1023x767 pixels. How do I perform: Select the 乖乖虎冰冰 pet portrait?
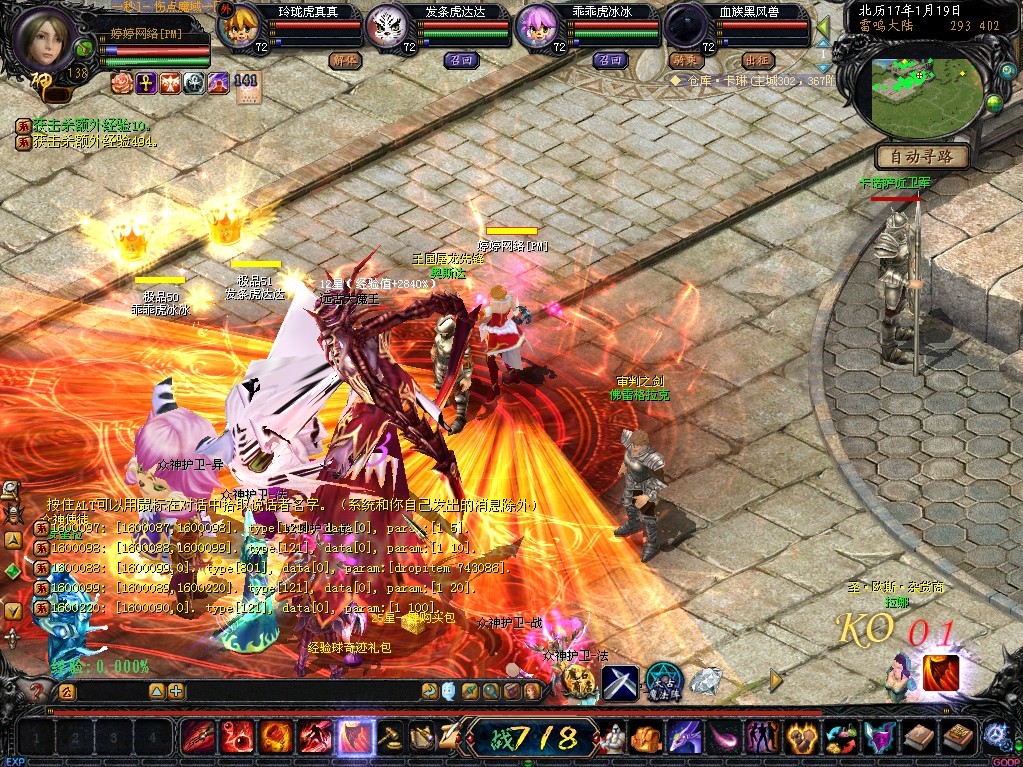tap(538, 27)
